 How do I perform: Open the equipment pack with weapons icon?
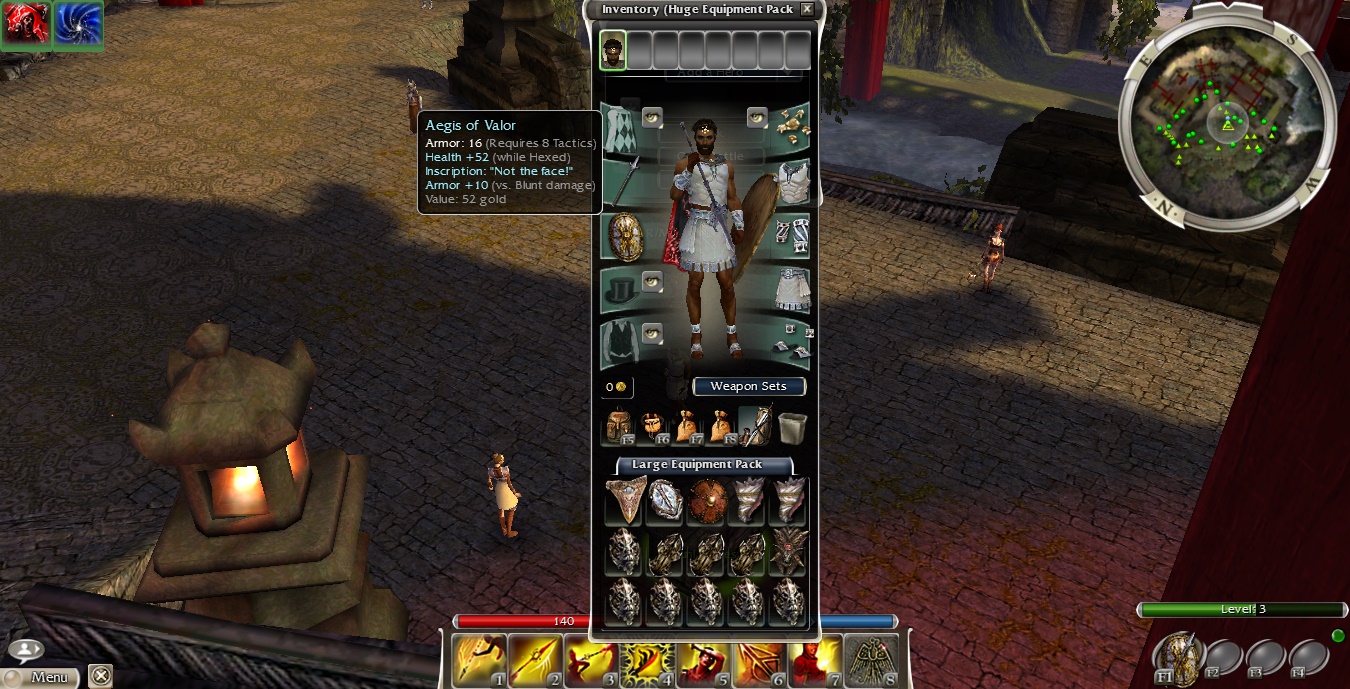coord(755,426)
